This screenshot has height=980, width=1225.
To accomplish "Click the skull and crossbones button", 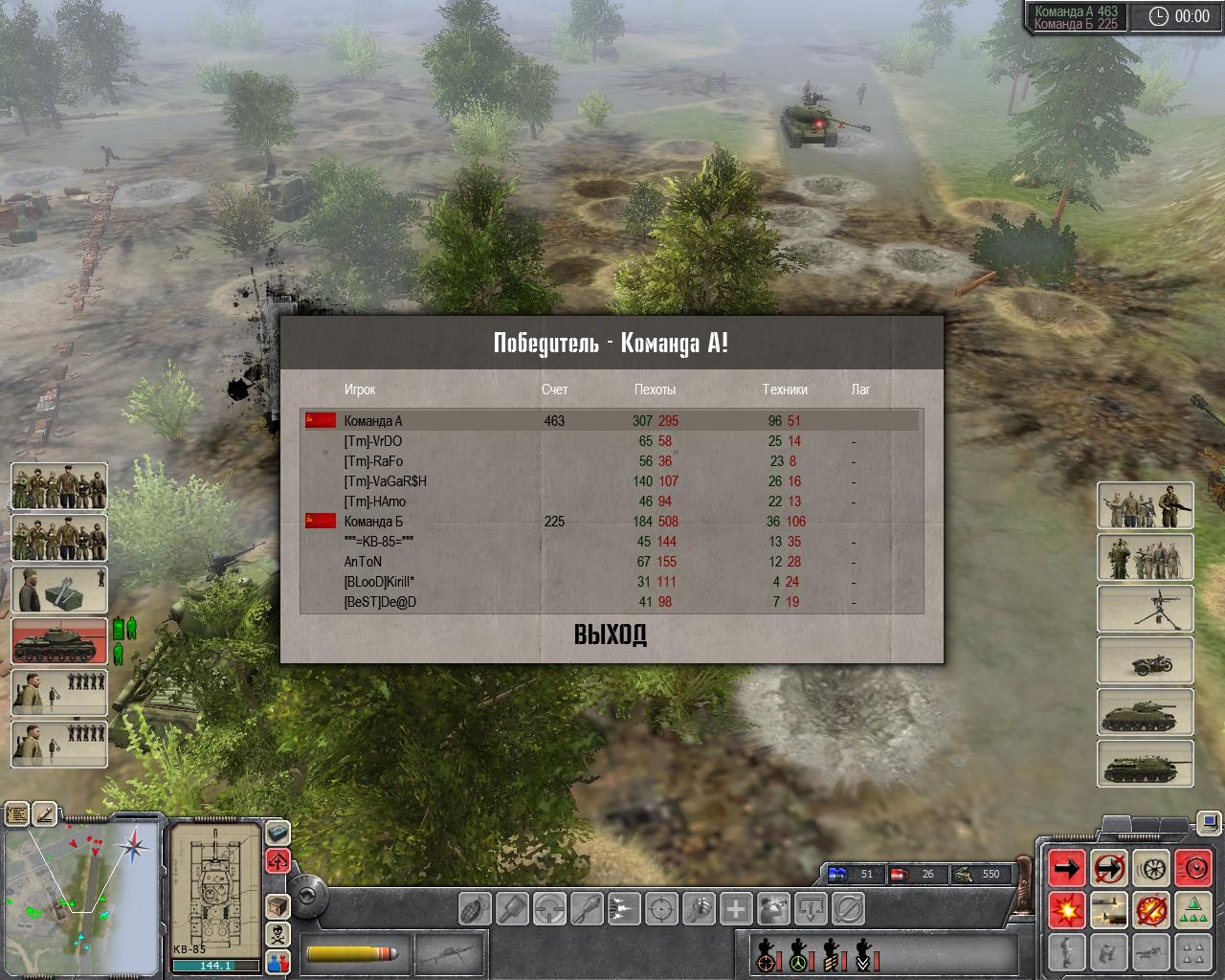I will [278, 934].
